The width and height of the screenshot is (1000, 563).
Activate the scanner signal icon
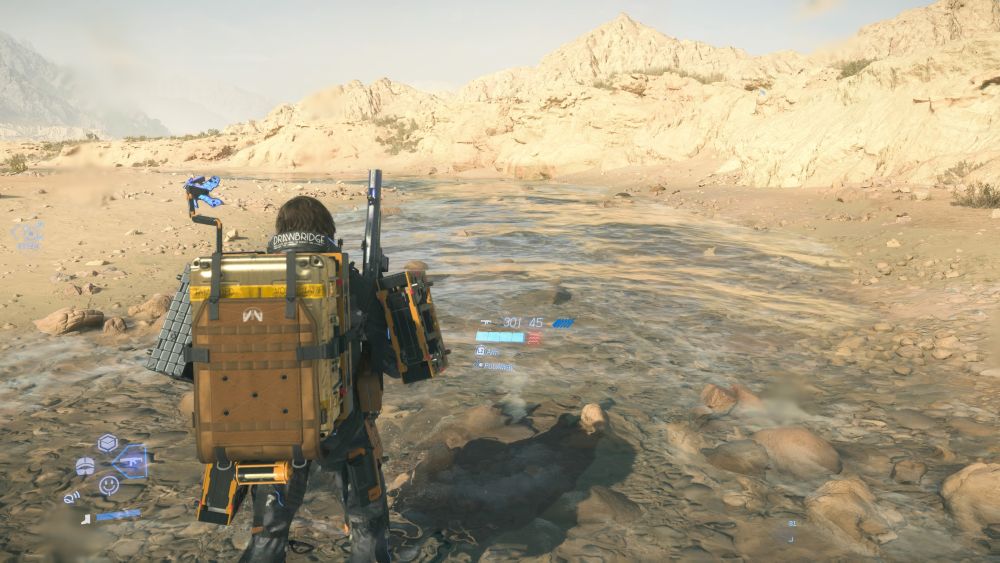tap(72, 497)
